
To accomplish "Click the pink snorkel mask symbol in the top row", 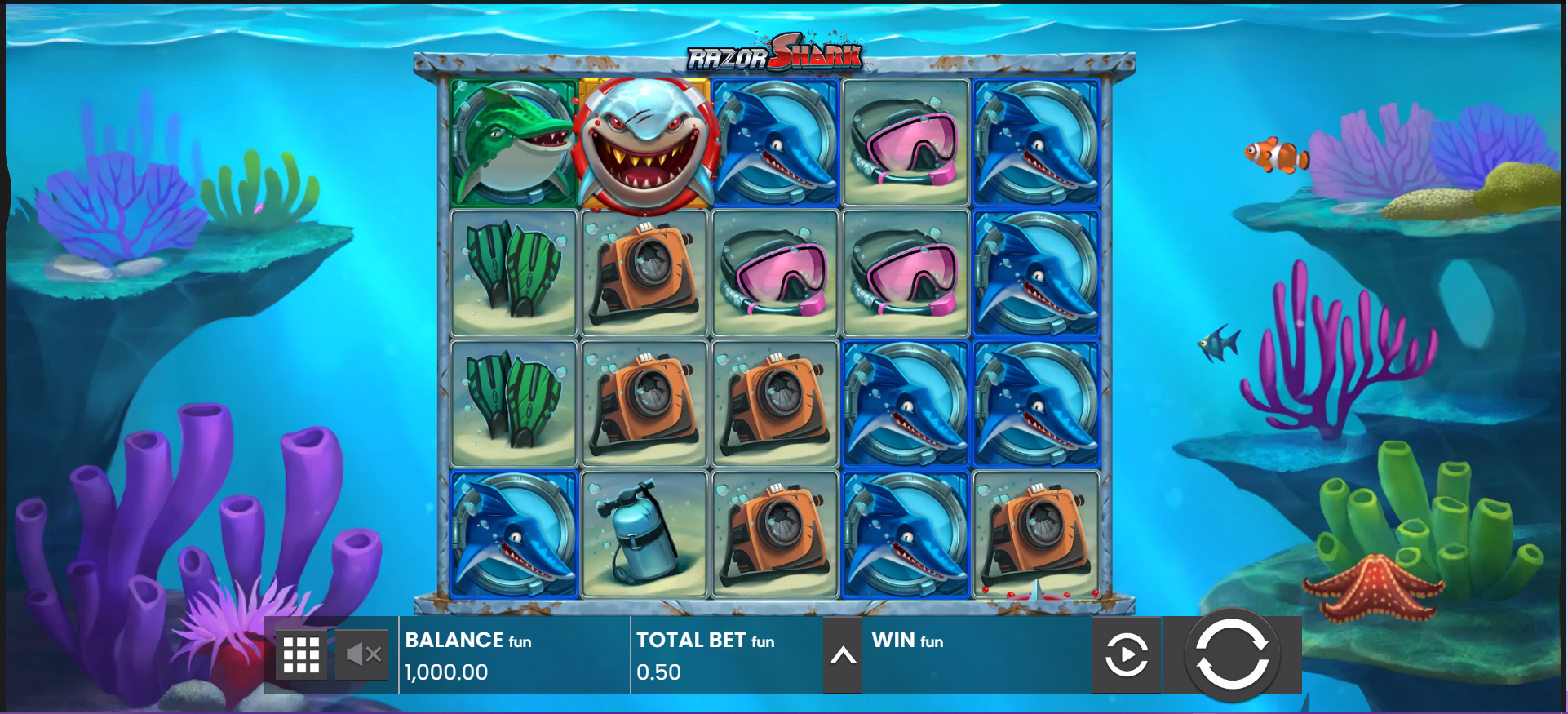I will coord(906,143).
